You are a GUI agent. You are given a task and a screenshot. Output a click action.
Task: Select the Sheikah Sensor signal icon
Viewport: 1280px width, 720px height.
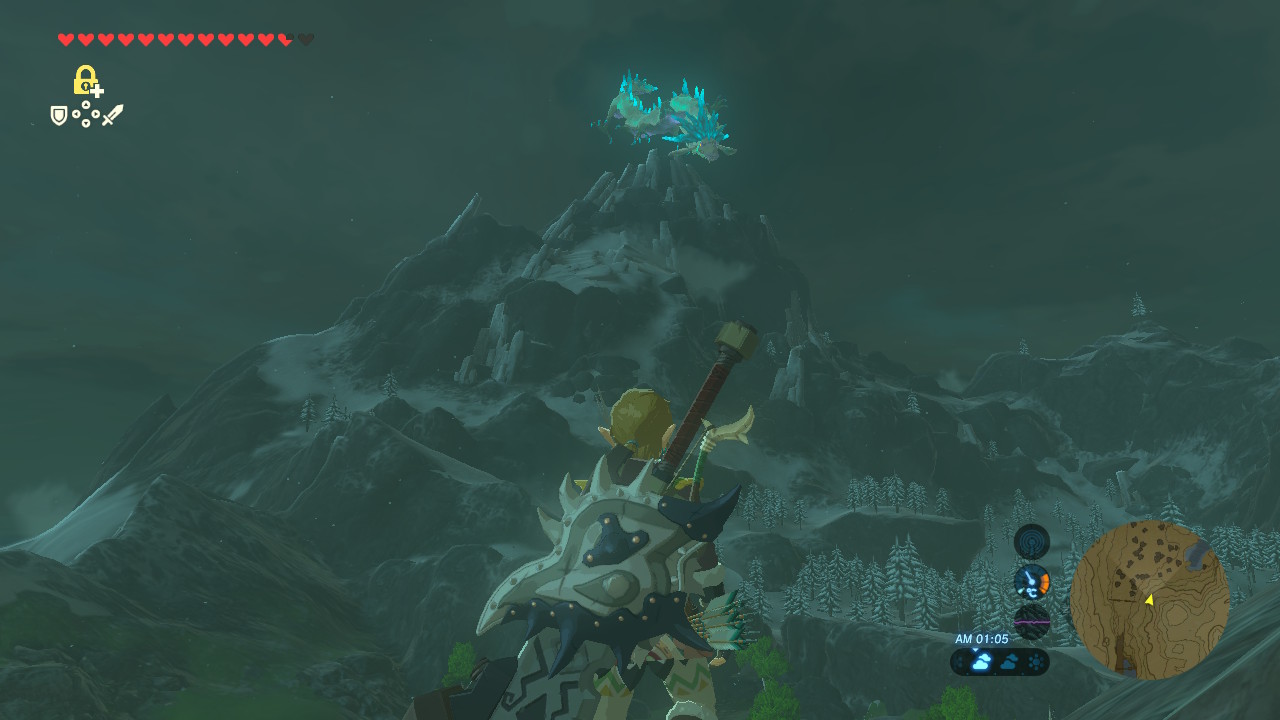tap(1031, 542)
